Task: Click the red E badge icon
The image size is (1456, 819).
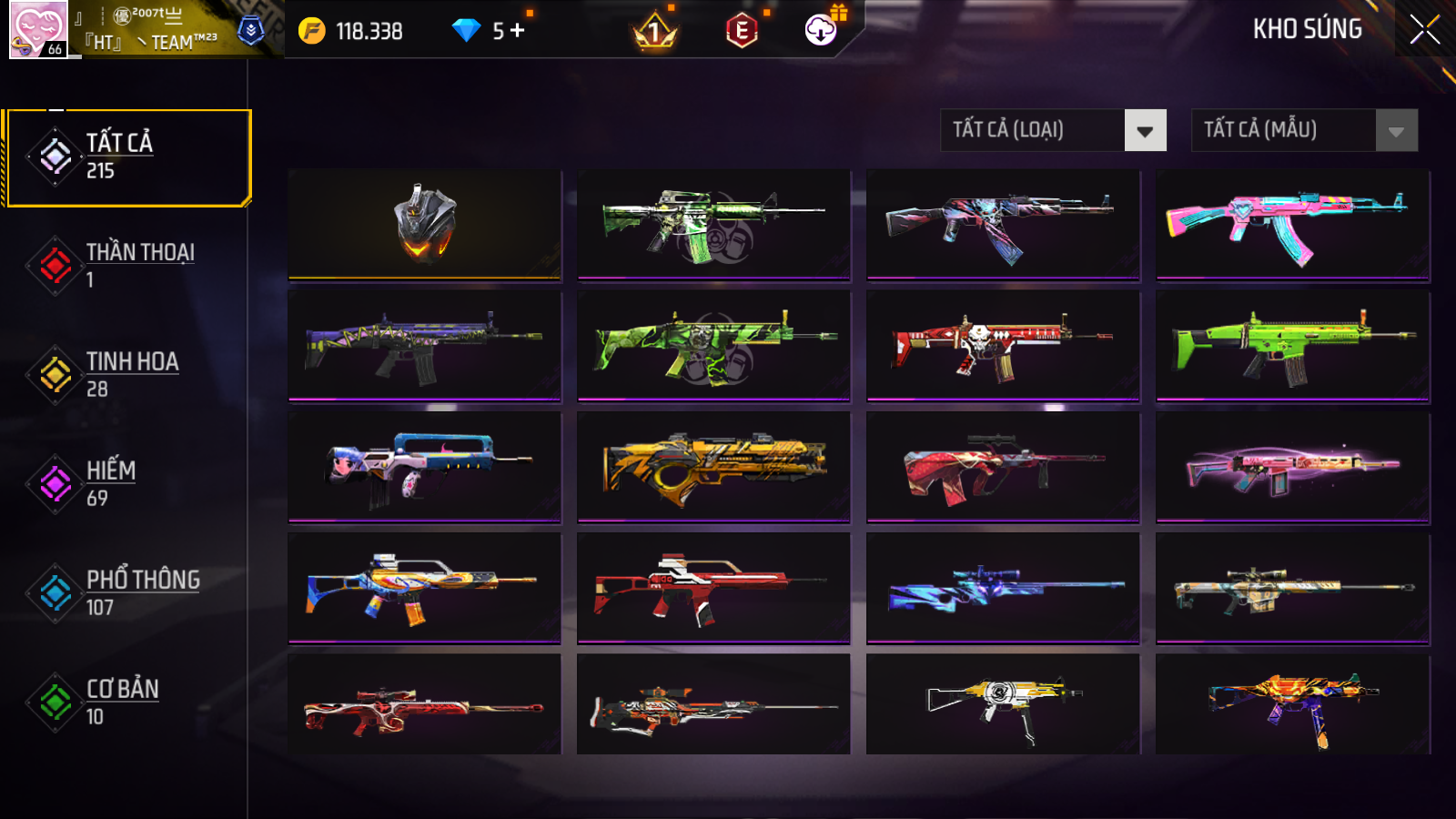Action: 743,31
